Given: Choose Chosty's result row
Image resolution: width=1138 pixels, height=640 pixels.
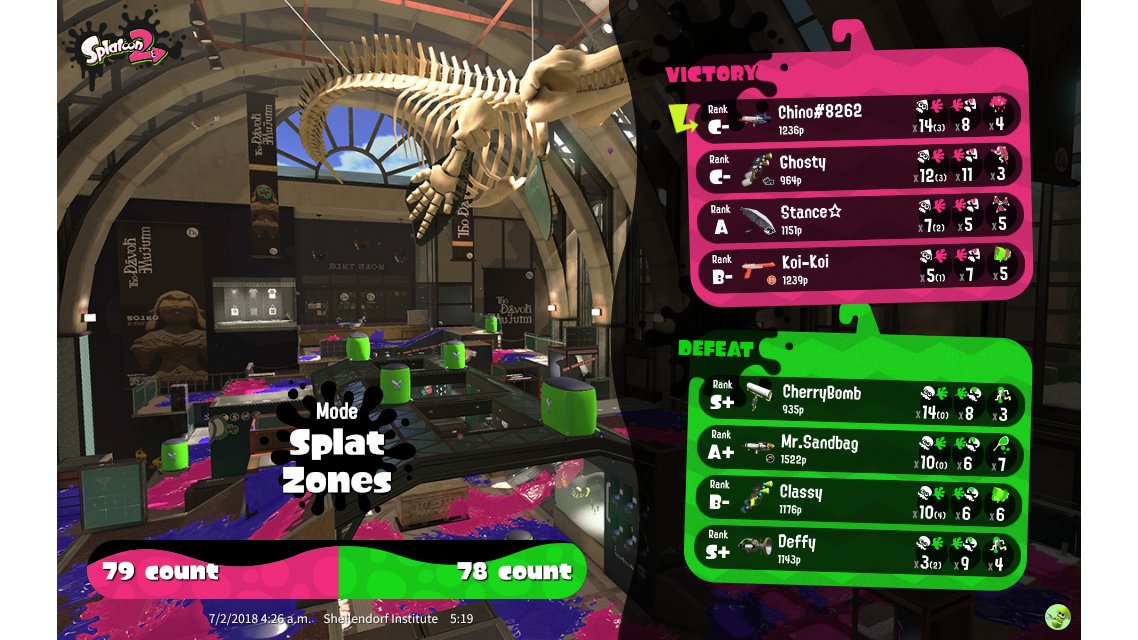Looking at the screenshot, I should pyautogui.click(x=860, y=168).
